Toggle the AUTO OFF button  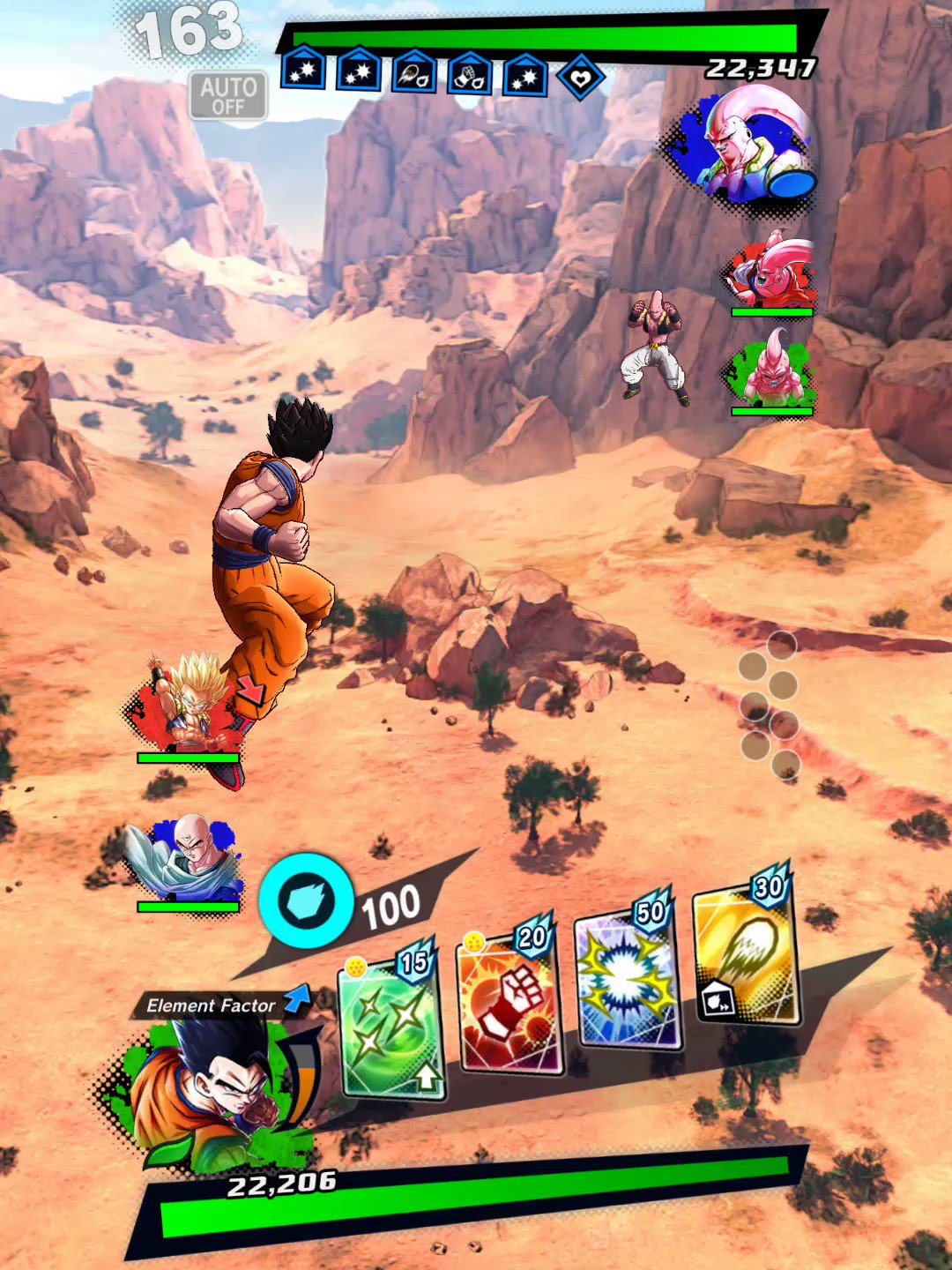tap(228, 95)
